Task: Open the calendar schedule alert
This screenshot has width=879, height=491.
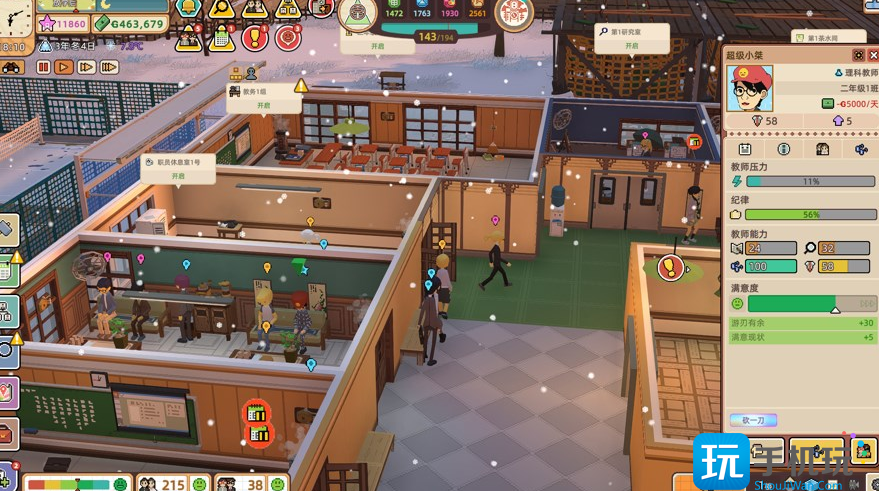Action: pyautogui.click(x=221, y=38)
